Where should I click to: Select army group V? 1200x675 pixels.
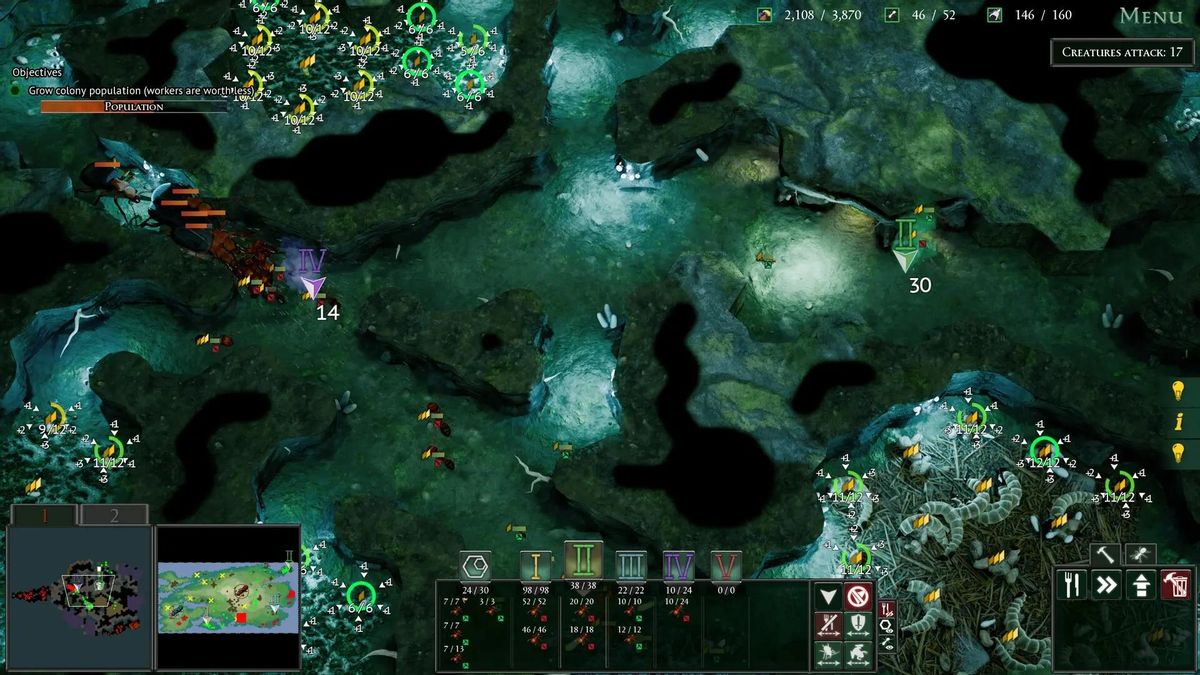pos(726,566)
